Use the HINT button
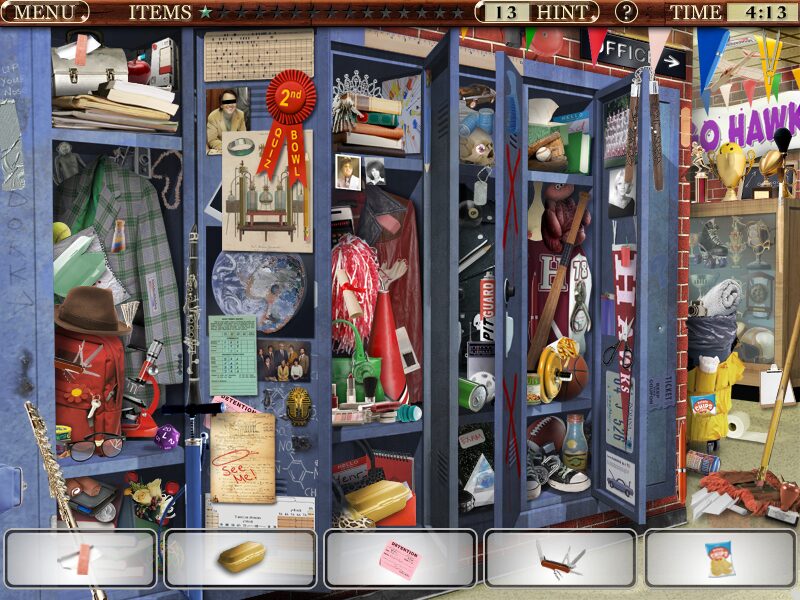Image resolution: width=800 pixels, height=600 pixels. tap(563, 12)
